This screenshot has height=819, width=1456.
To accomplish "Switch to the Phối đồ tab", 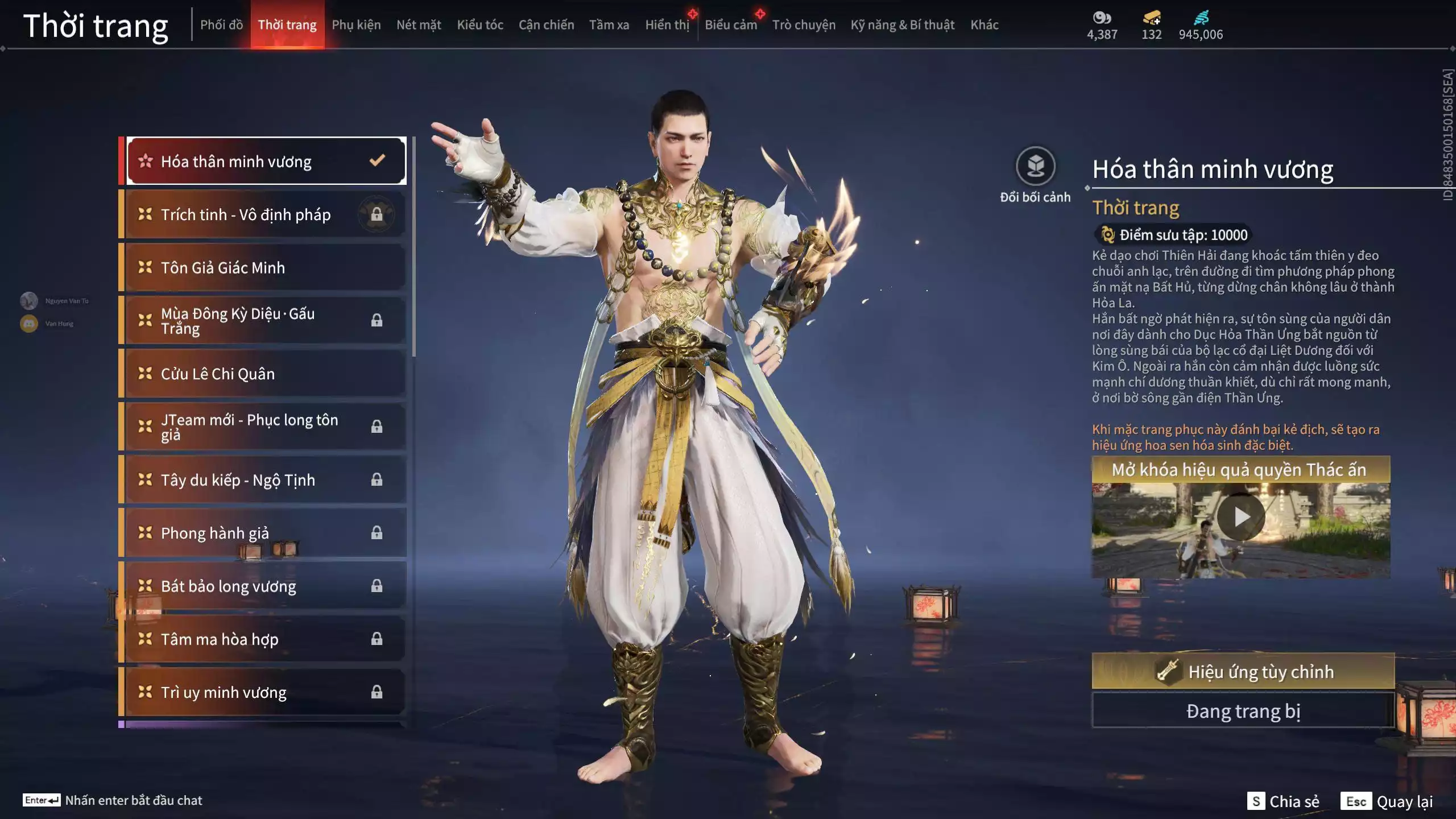I will (x=221, y=25).
